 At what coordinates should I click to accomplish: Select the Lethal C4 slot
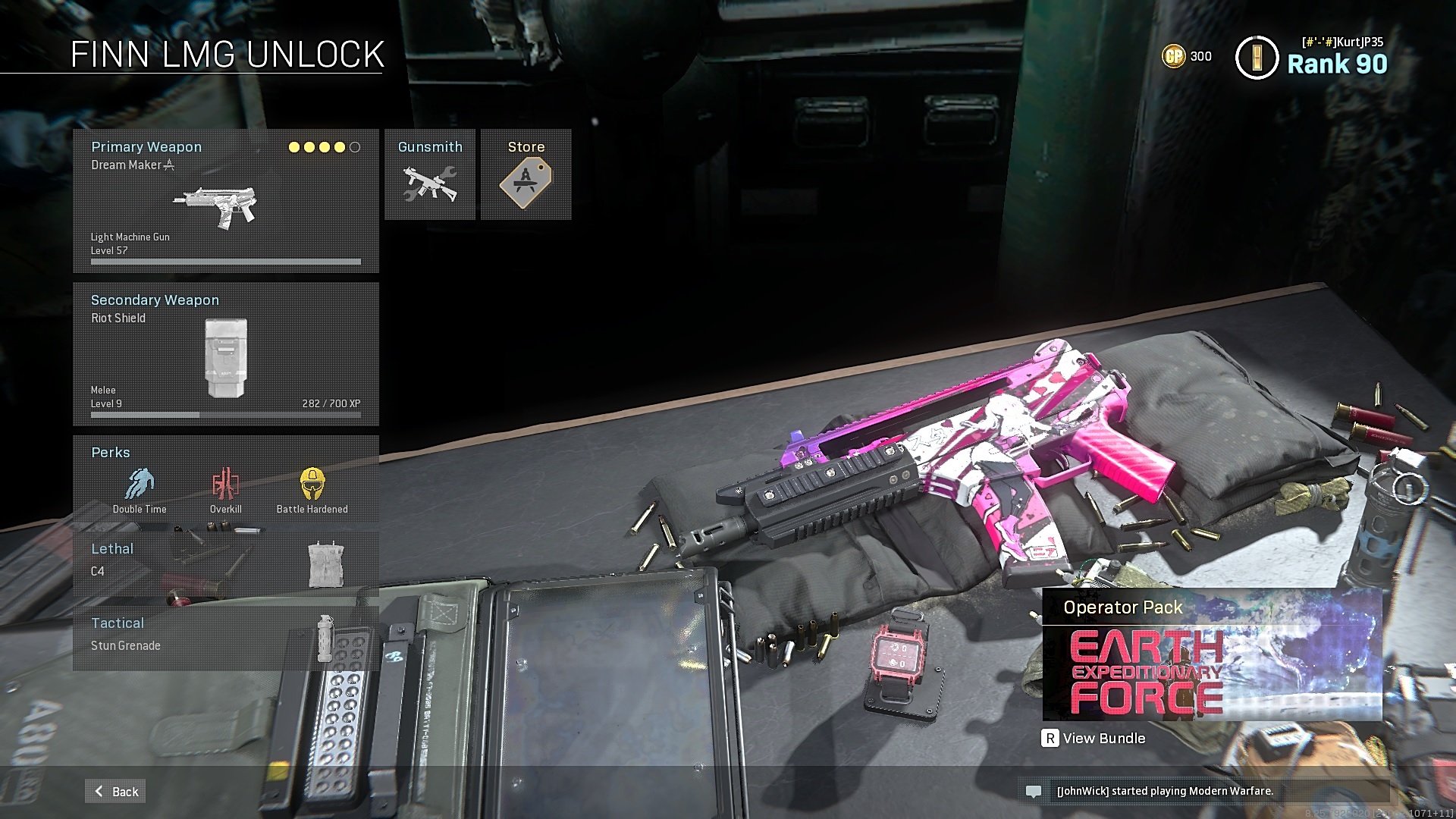point(225,562)
